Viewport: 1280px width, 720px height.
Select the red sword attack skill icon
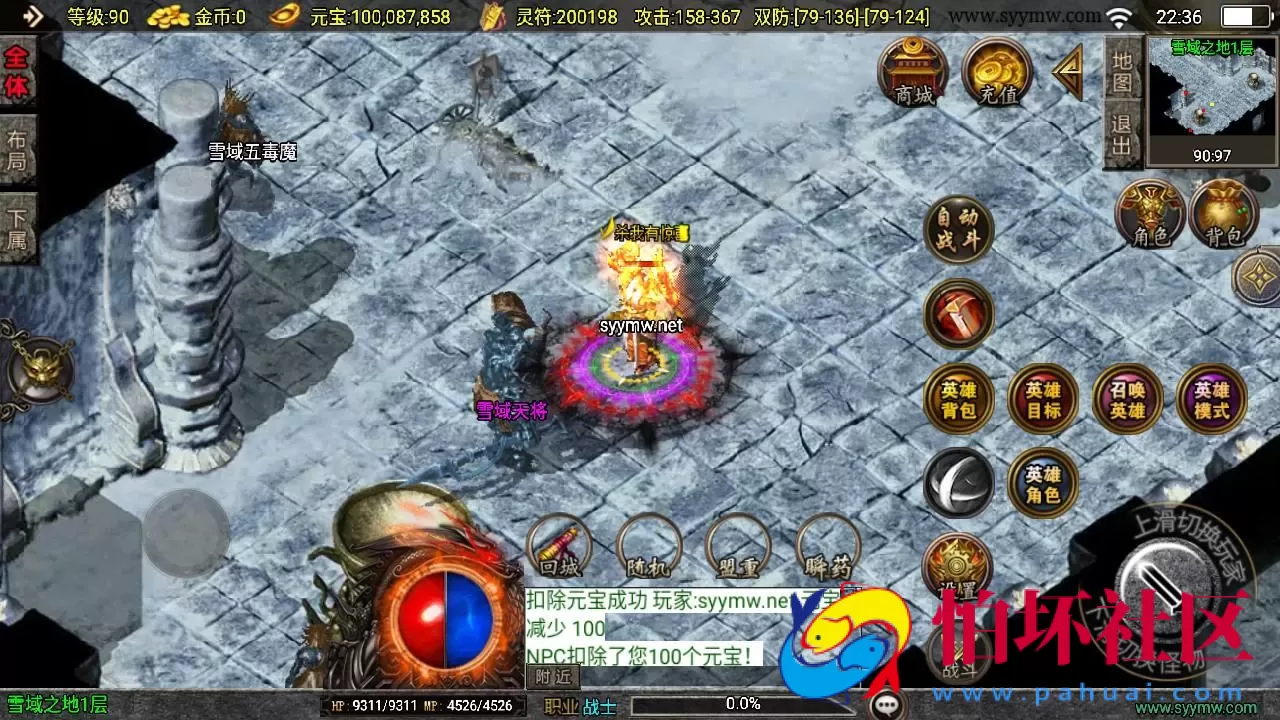pos(958,313)
